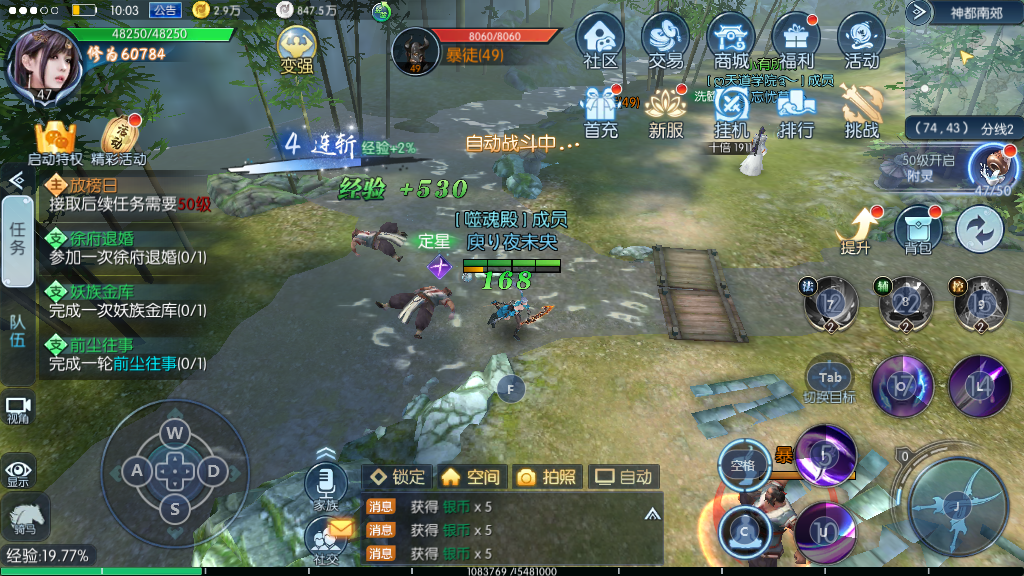Click the 切换目标 Tab switch target button

pyautogui.click(x=830, y=381)
